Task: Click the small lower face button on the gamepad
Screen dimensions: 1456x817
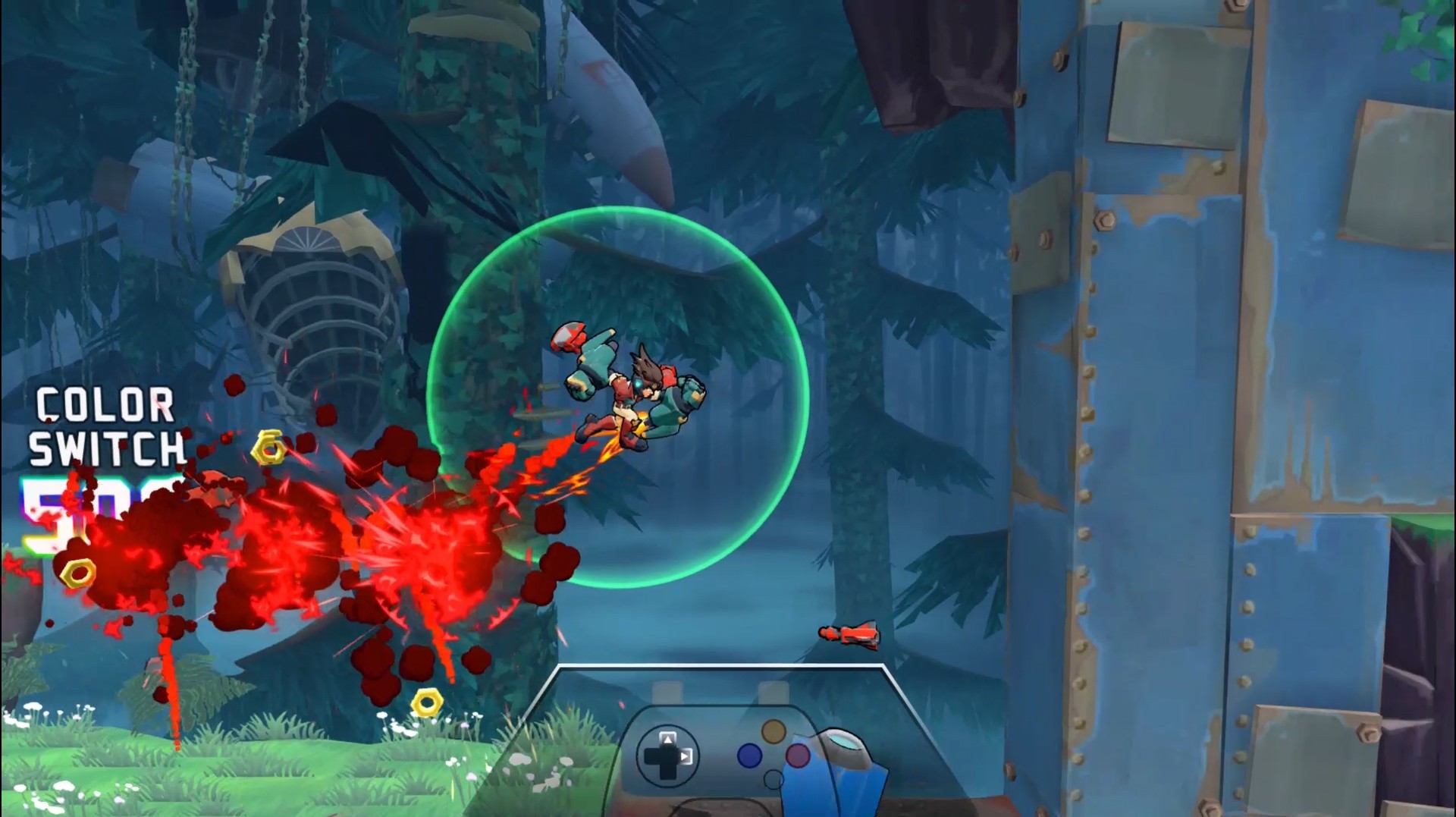Action: tap(773, 778)
